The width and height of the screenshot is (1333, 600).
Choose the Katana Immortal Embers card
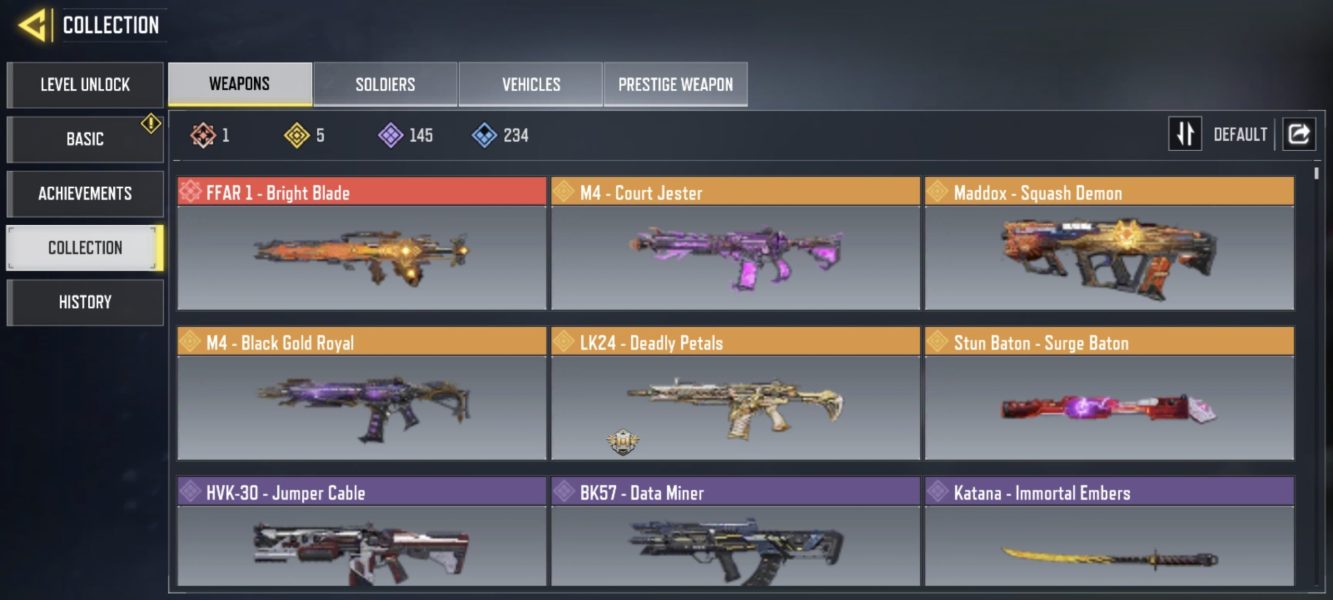(x=1109, y=533)
